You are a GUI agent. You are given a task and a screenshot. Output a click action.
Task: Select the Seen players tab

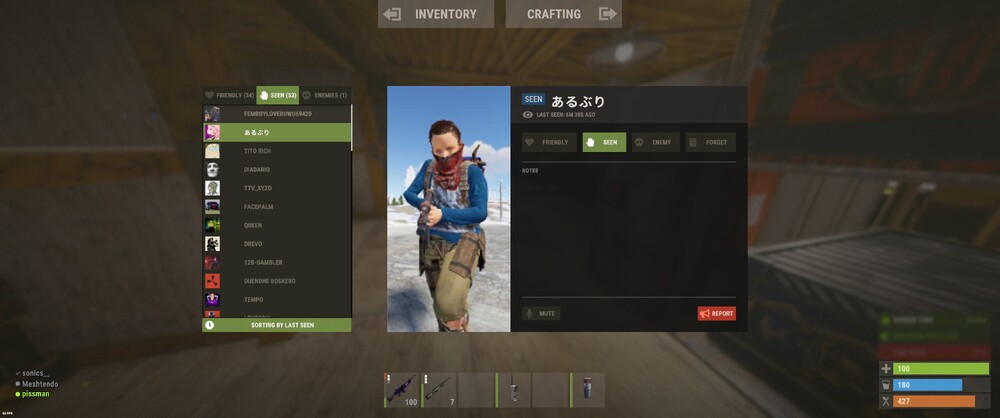pos(277,95)
